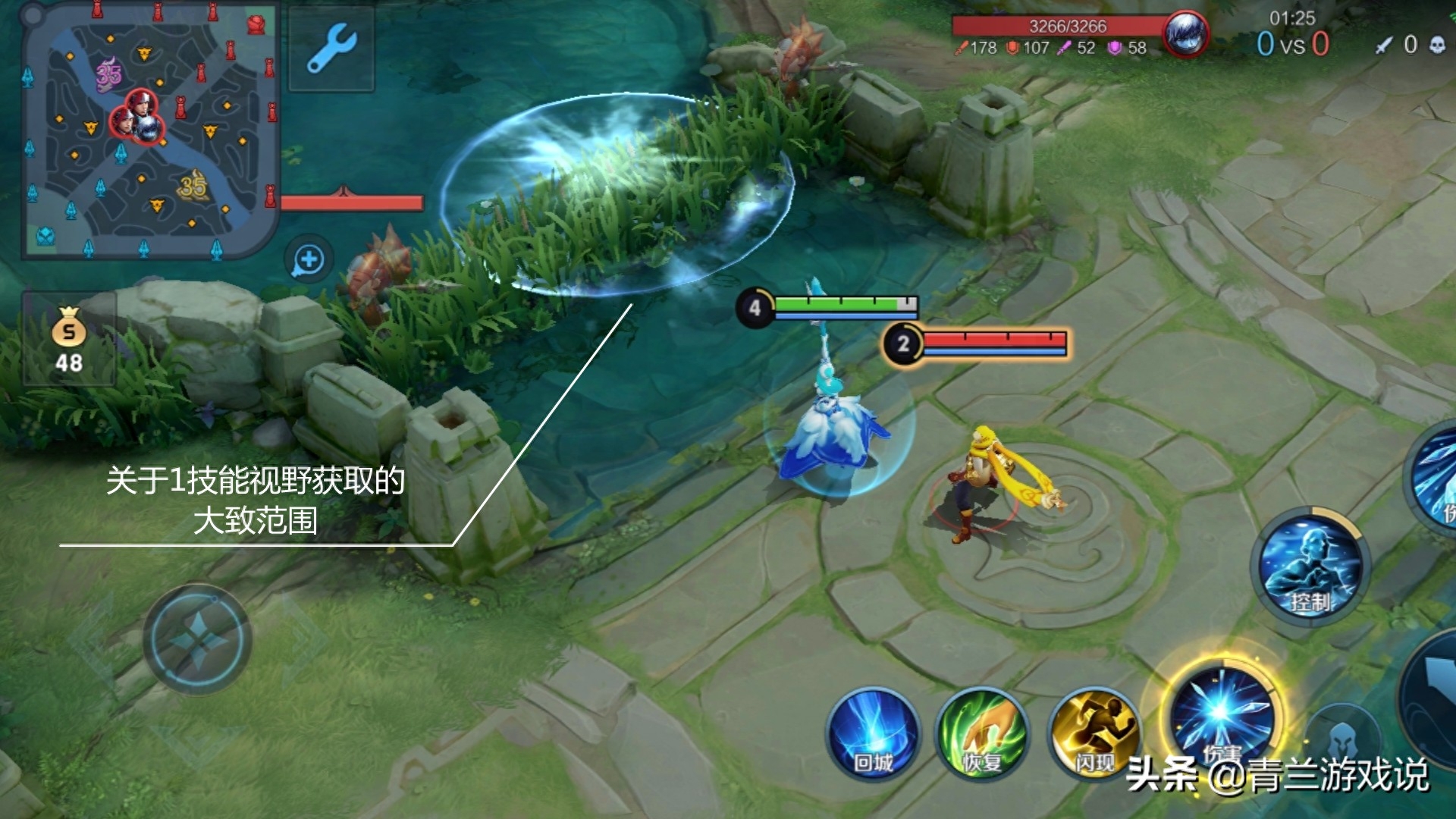
Task: Select the enemy hero portrait at top
Action: tap(1185, 35)
